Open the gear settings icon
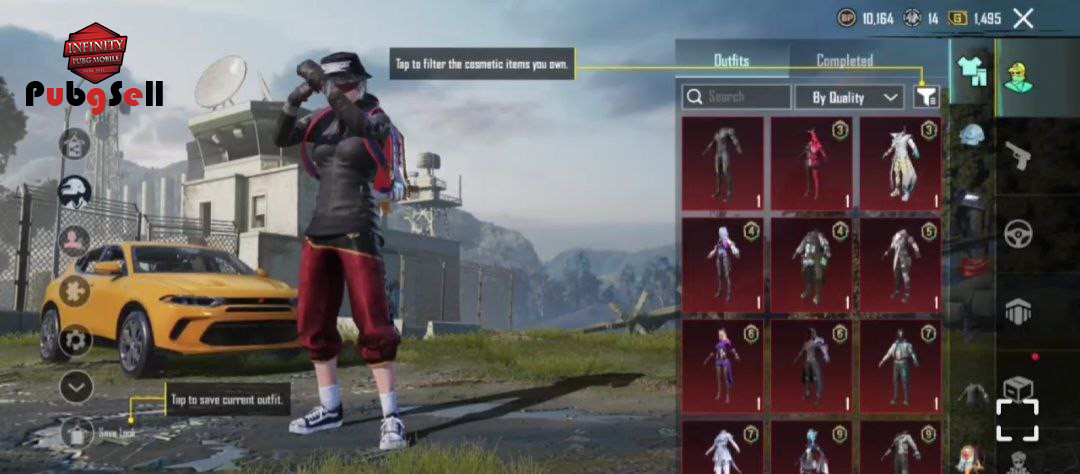This screenshot has width=1080, height=474. 75,340
